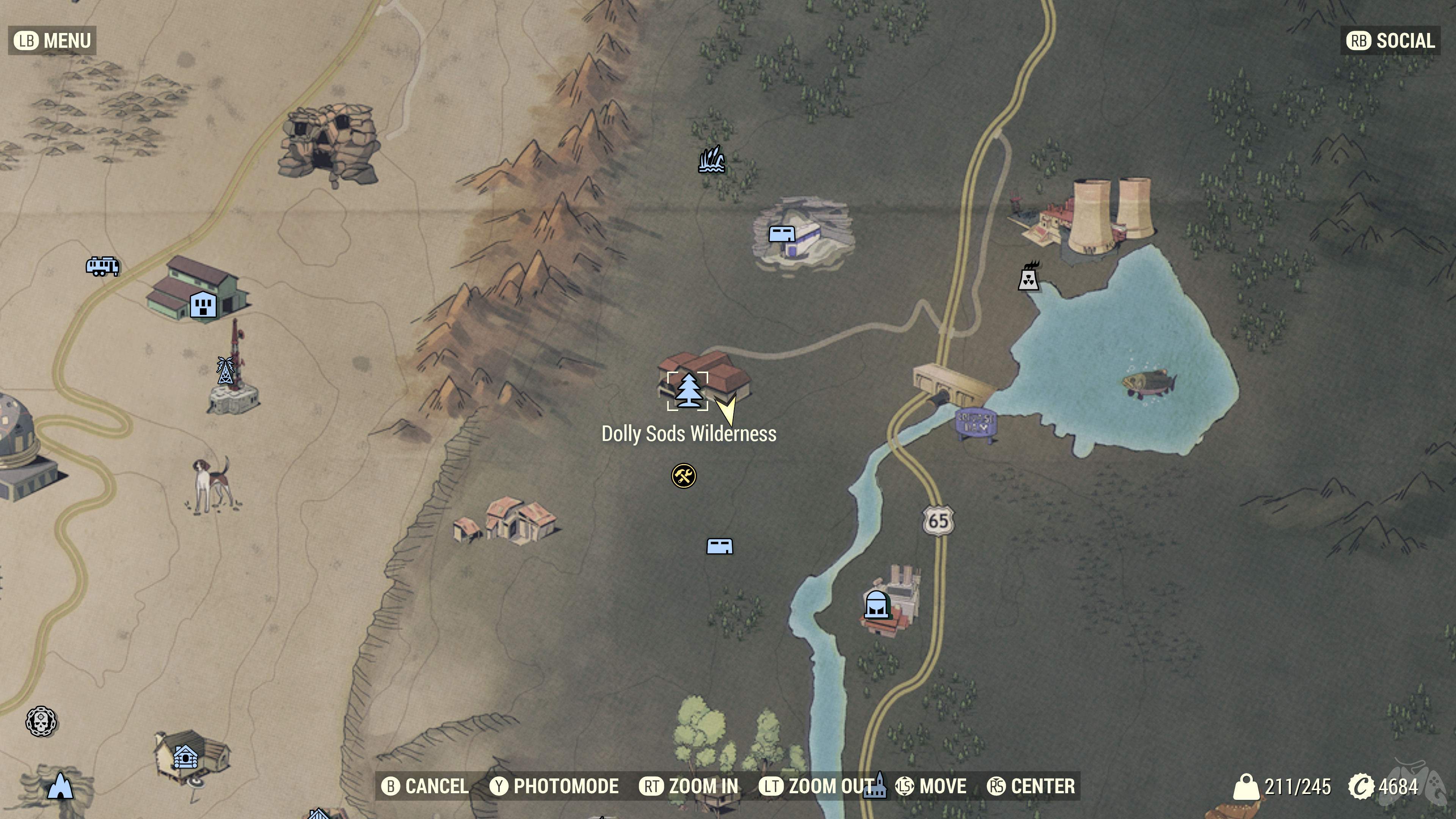The height and width of the screenshot is (819, 1456).
Task: Choose the blue cave rock marker
Action: click(61, 786)
